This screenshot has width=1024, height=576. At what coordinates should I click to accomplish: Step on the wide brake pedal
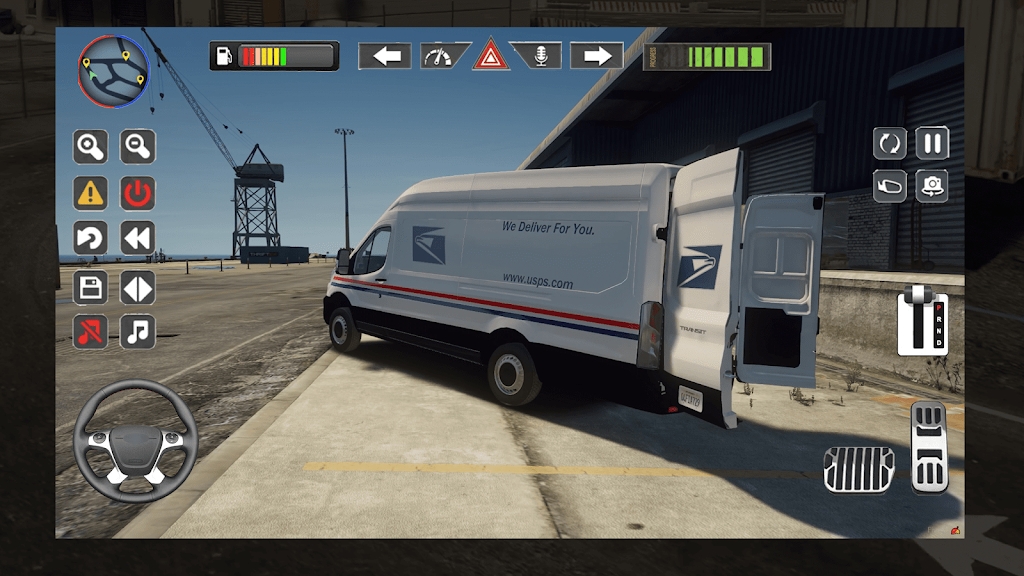coord(858,469)
